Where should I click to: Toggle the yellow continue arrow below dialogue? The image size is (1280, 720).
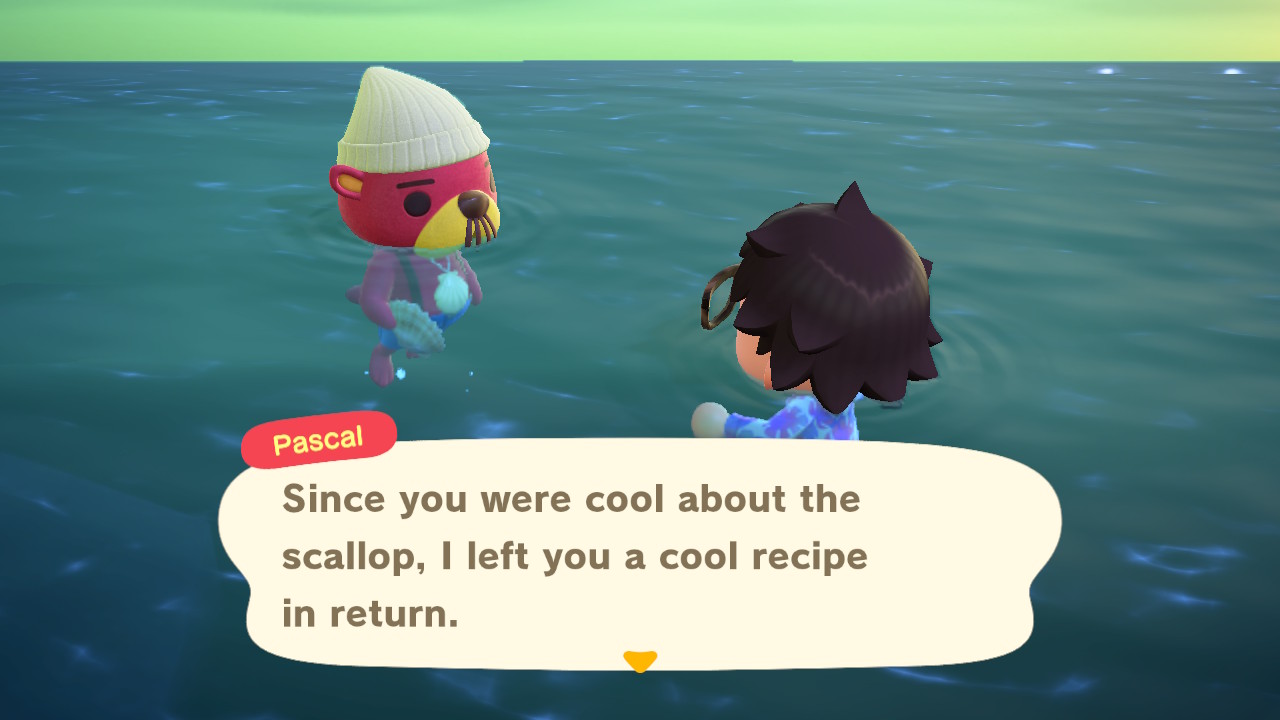[640, 660]
